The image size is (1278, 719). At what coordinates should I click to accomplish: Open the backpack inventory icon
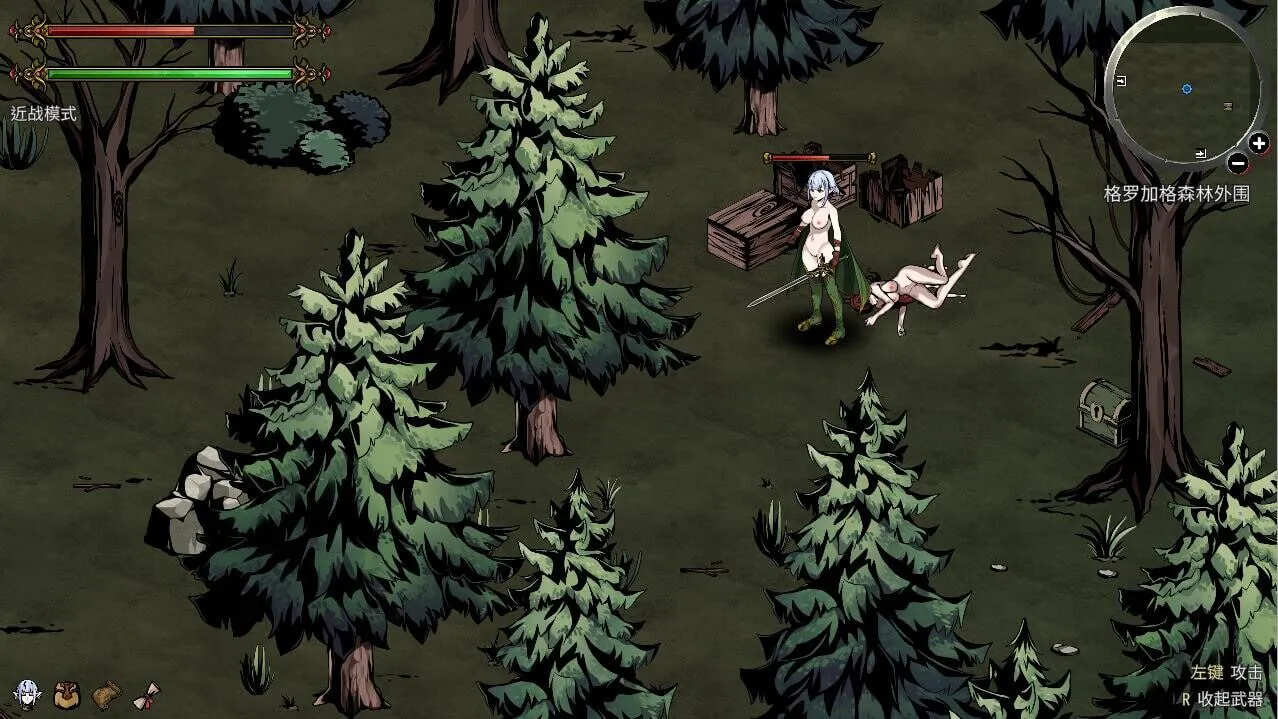pyautogui.click(x=67, y=693)
